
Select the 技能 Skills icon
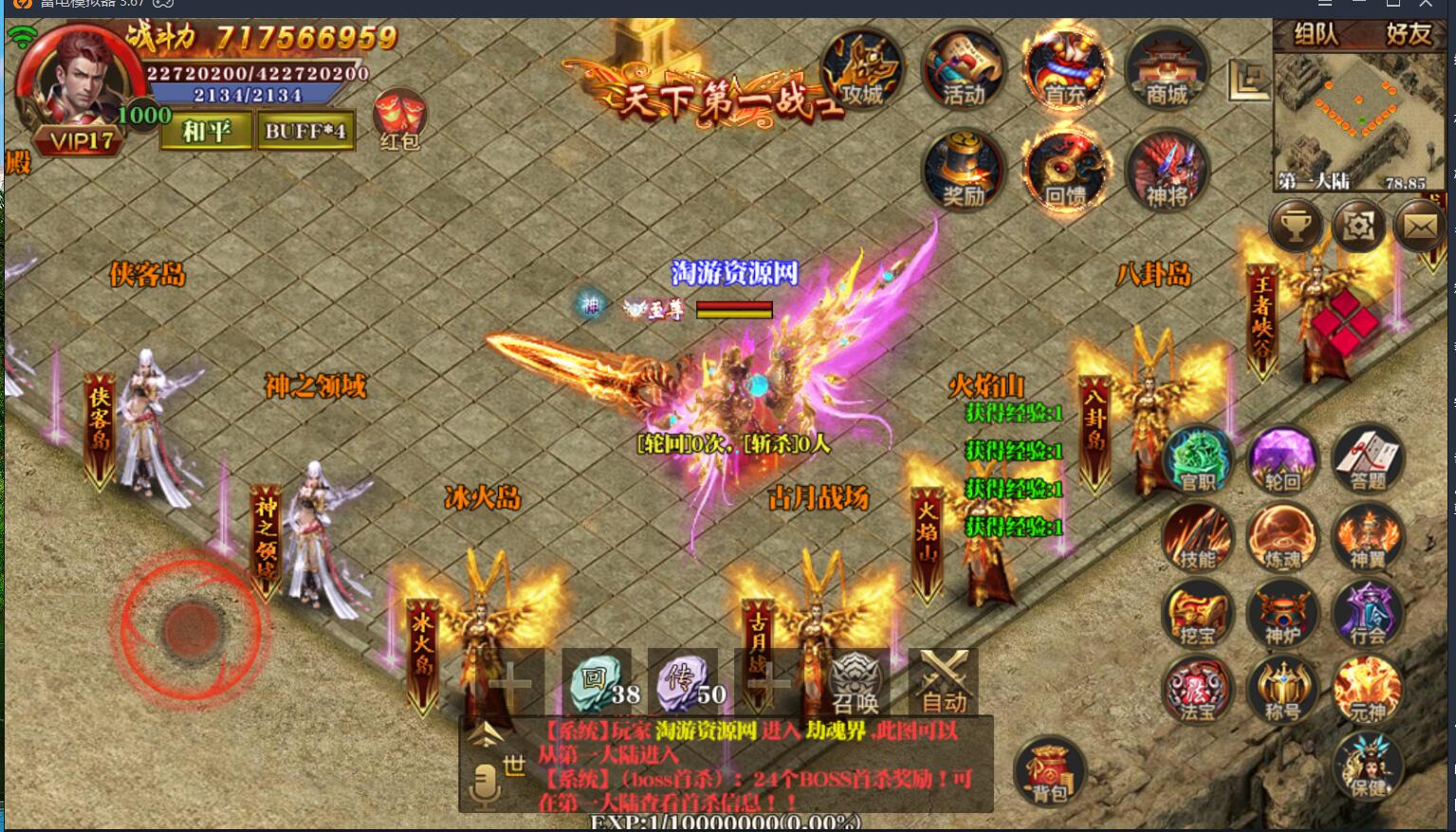[1197, 536]
